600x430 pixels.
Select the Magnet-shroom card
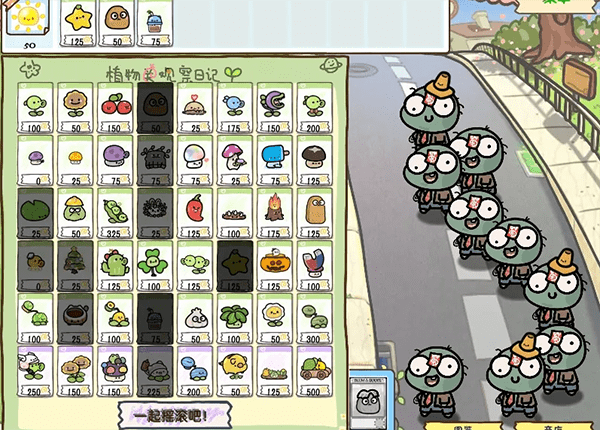[x=313, y=266]
